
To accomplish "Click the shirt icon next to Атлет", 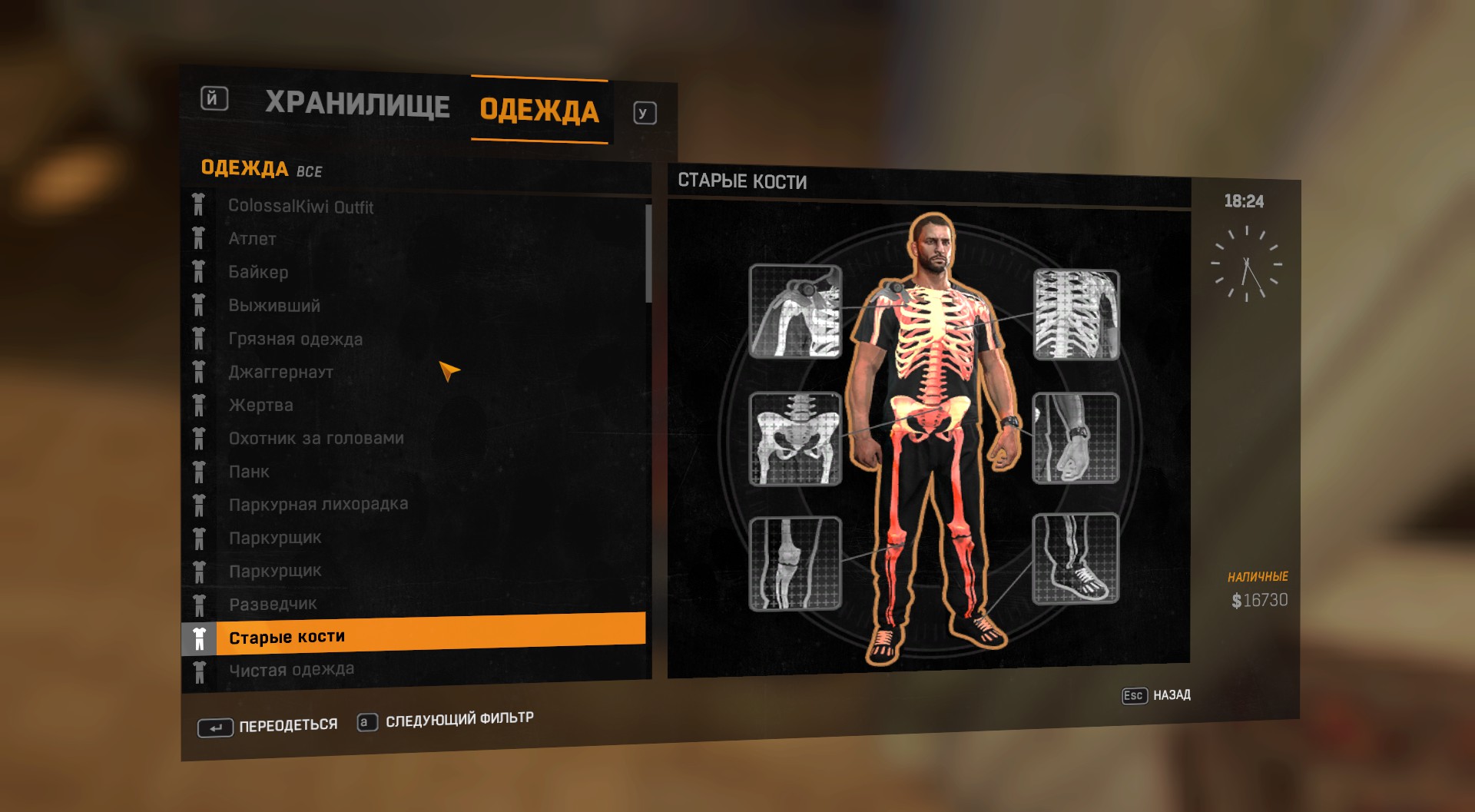I will click(200, 238).
